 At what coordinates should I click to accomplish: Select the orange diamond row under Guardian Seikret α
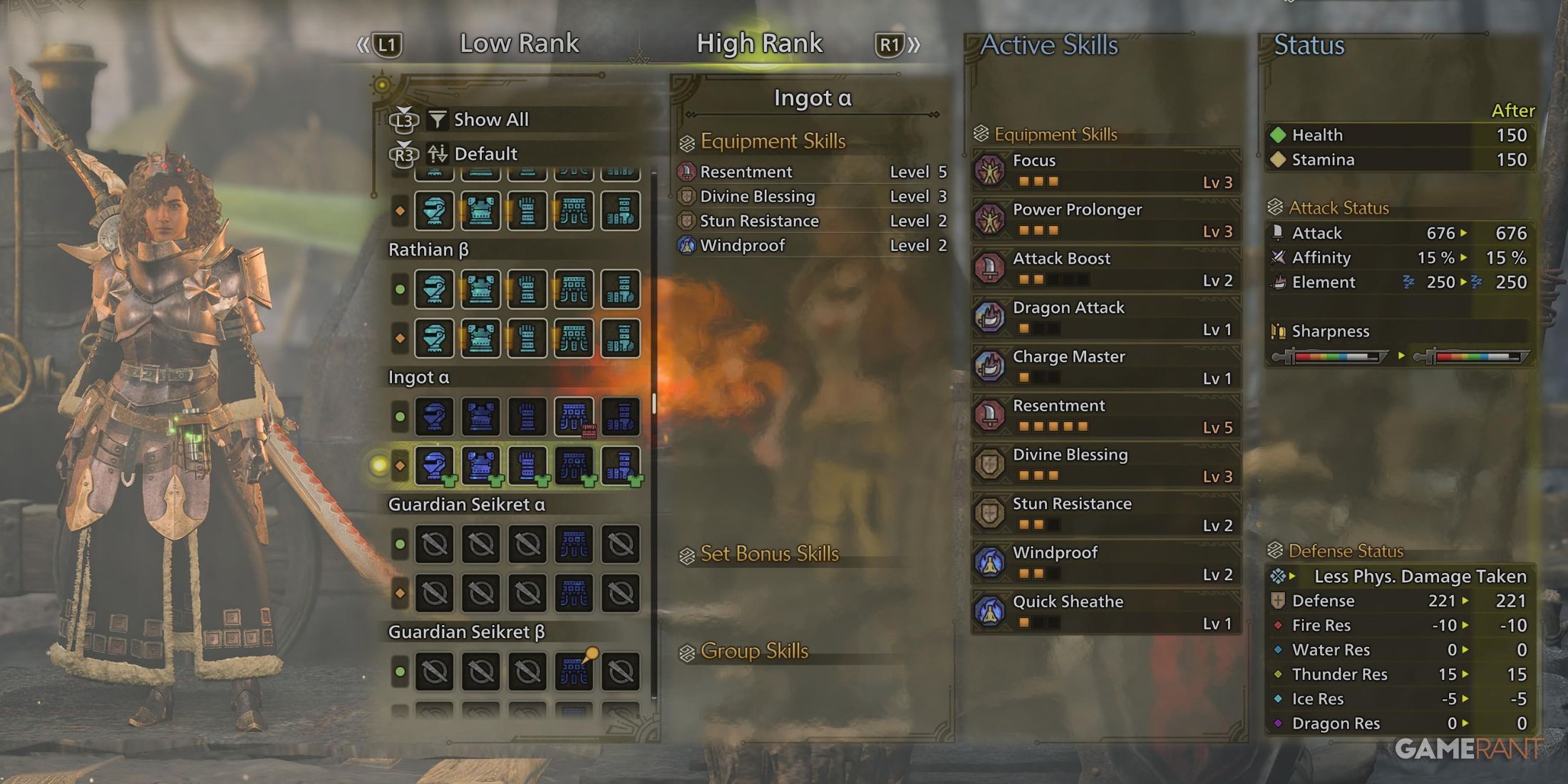pyautogui.click(x=400, y=592)
